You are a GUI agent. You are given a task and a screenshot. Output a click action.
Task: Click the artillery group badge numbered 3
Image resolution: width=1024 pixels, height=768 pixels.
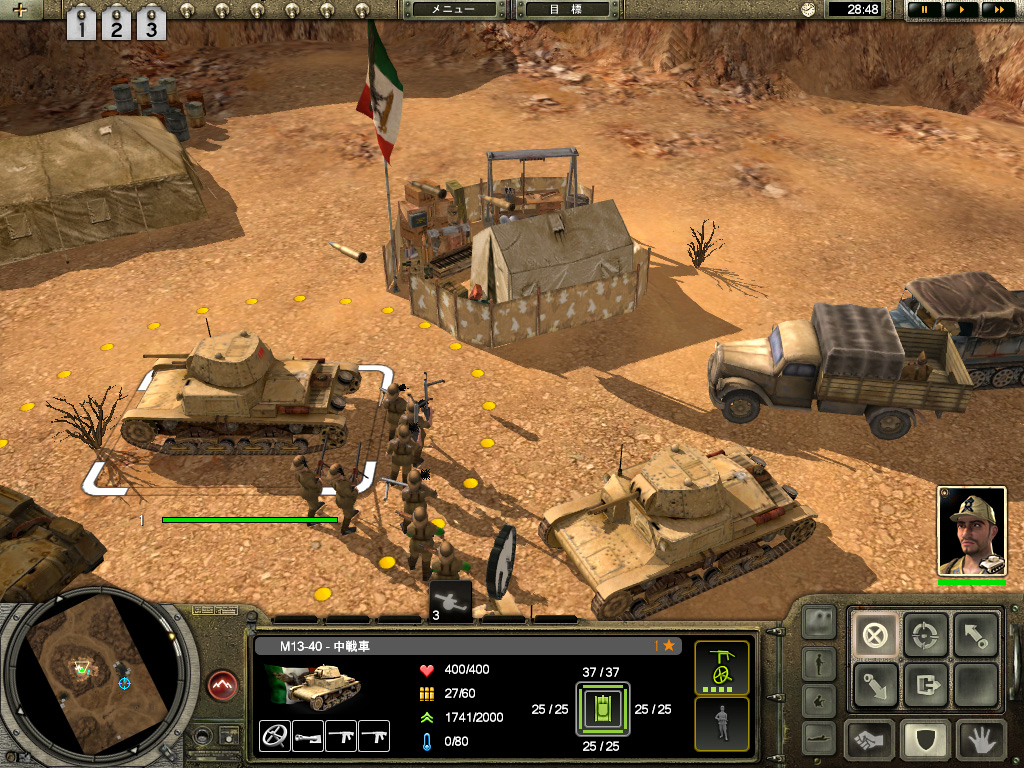450,600
